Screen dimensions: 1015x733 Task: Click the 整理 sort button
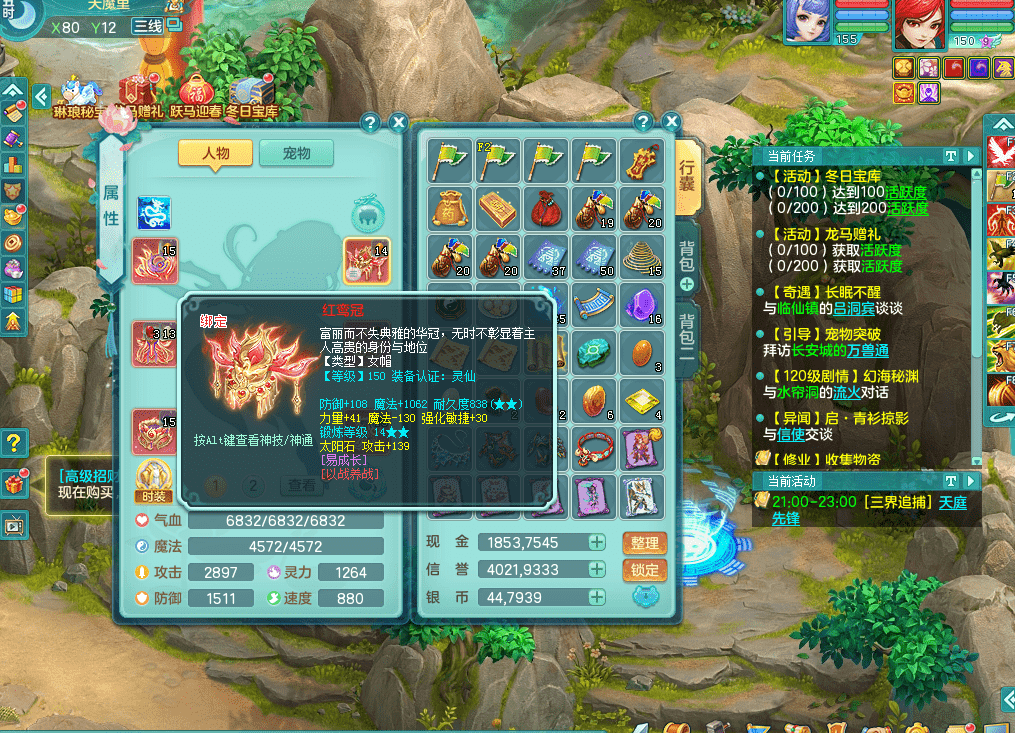click(645, 543)
